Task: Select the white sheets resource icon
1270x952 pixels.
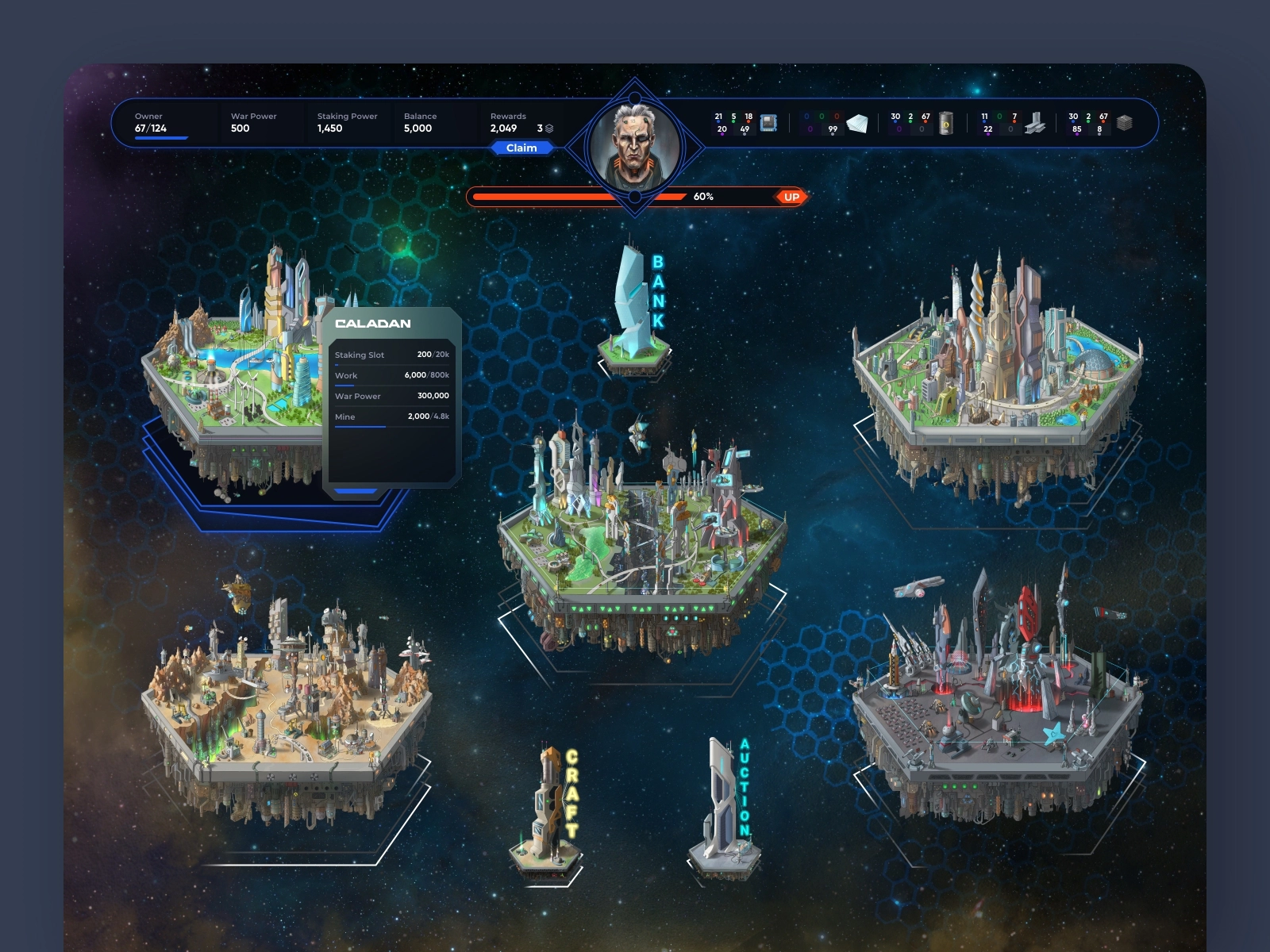Action: coord(857,123)
